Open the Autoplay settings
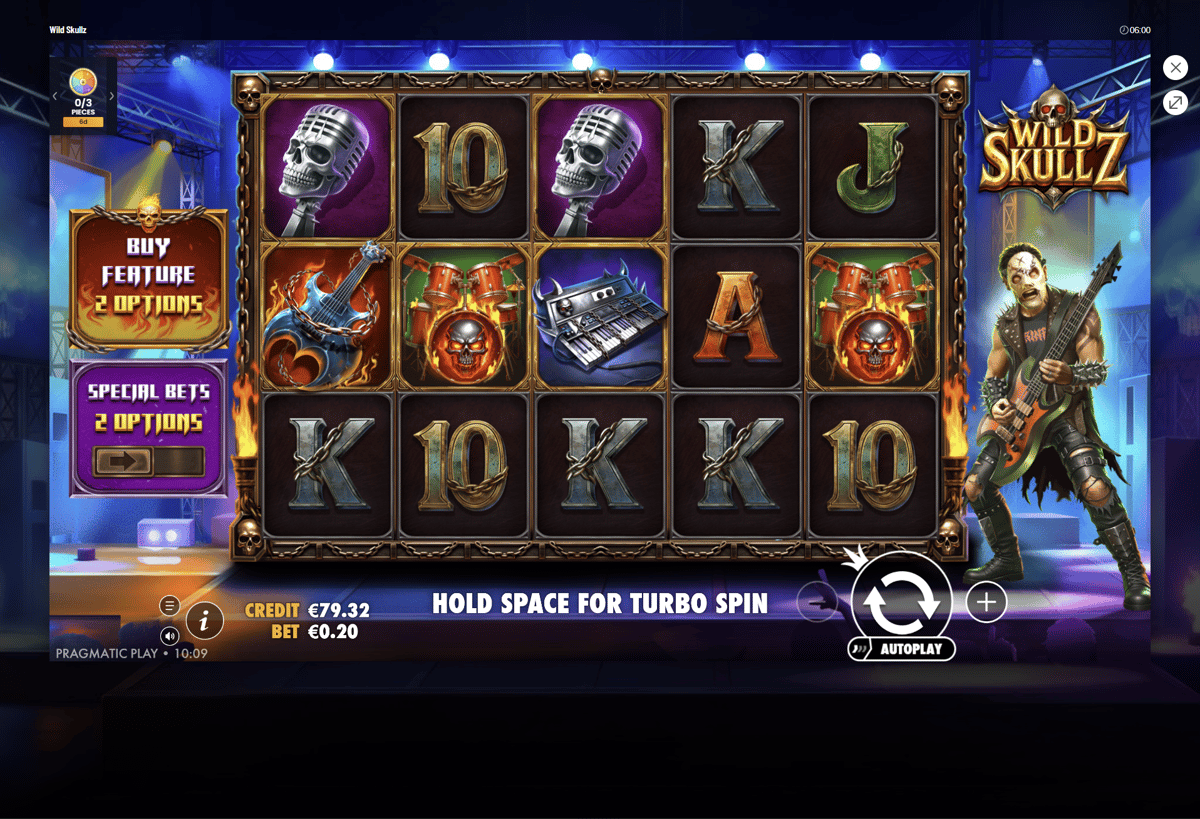 coord(902,649)
